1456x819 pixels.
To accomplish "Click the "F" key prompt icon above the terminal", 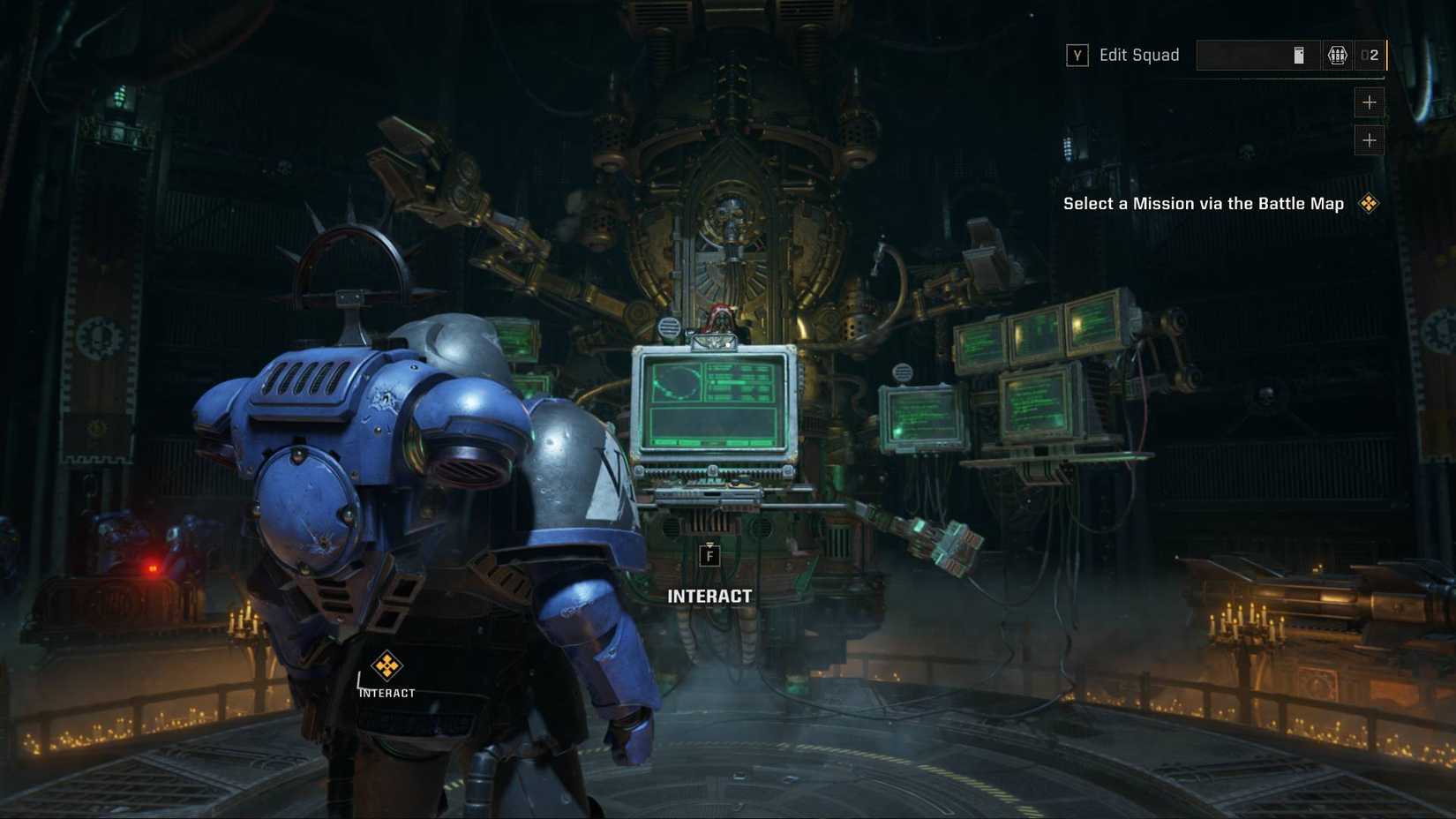I will coord(711,554).
